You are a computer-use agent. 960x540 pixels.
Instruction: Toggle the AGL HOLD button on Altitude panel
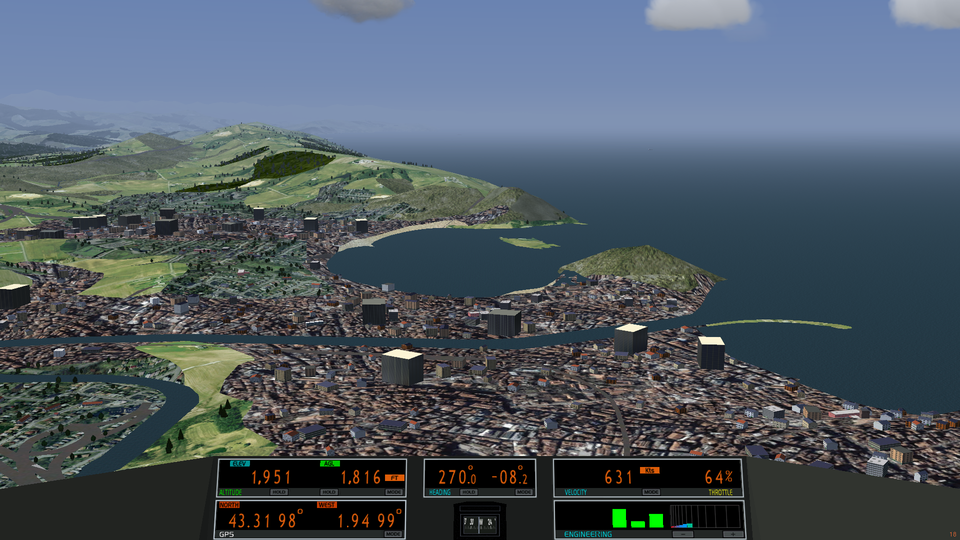click(x=329, y=492)
